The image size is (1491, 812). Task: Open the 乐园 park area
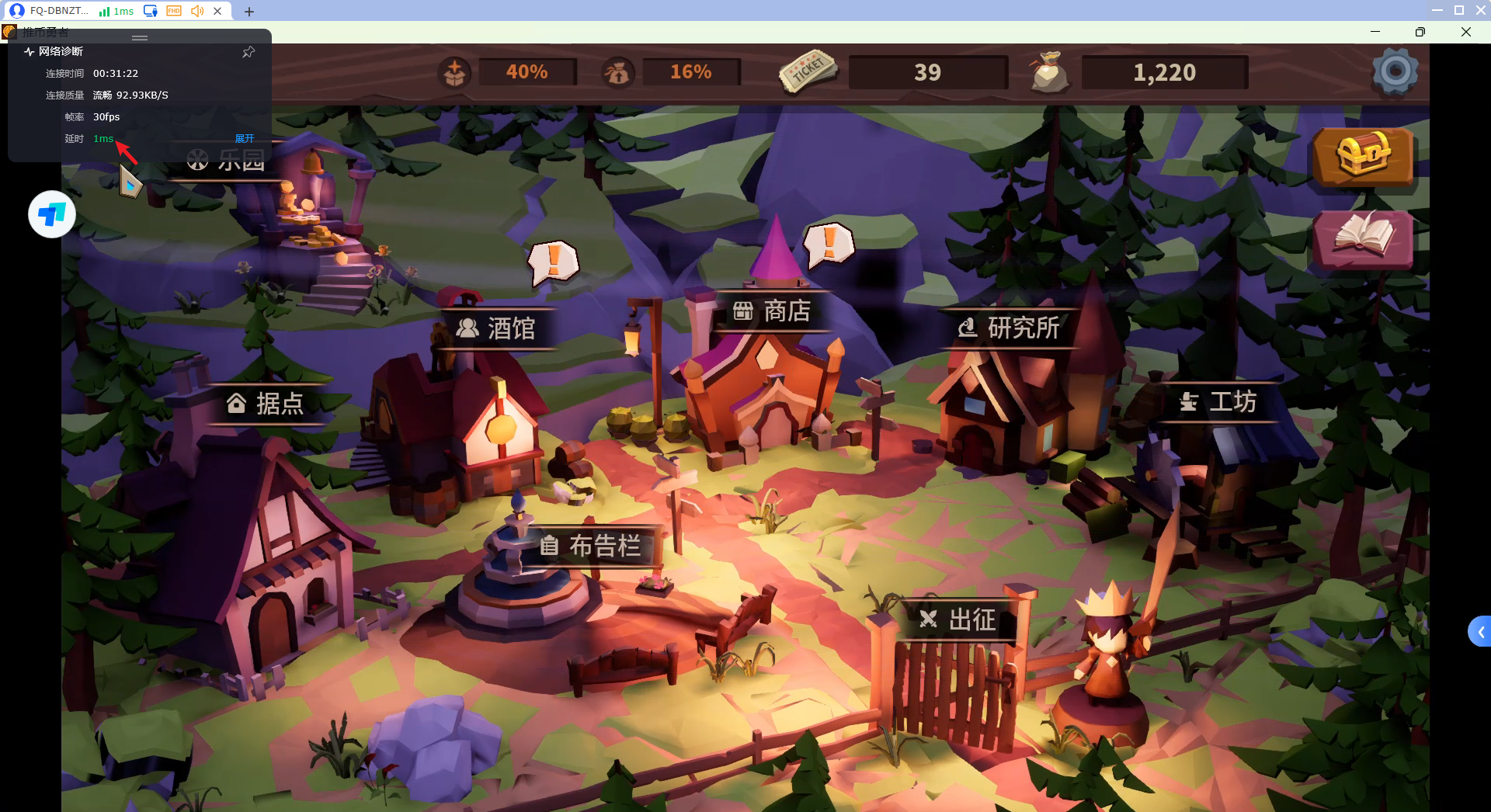[x=226, y=161]
